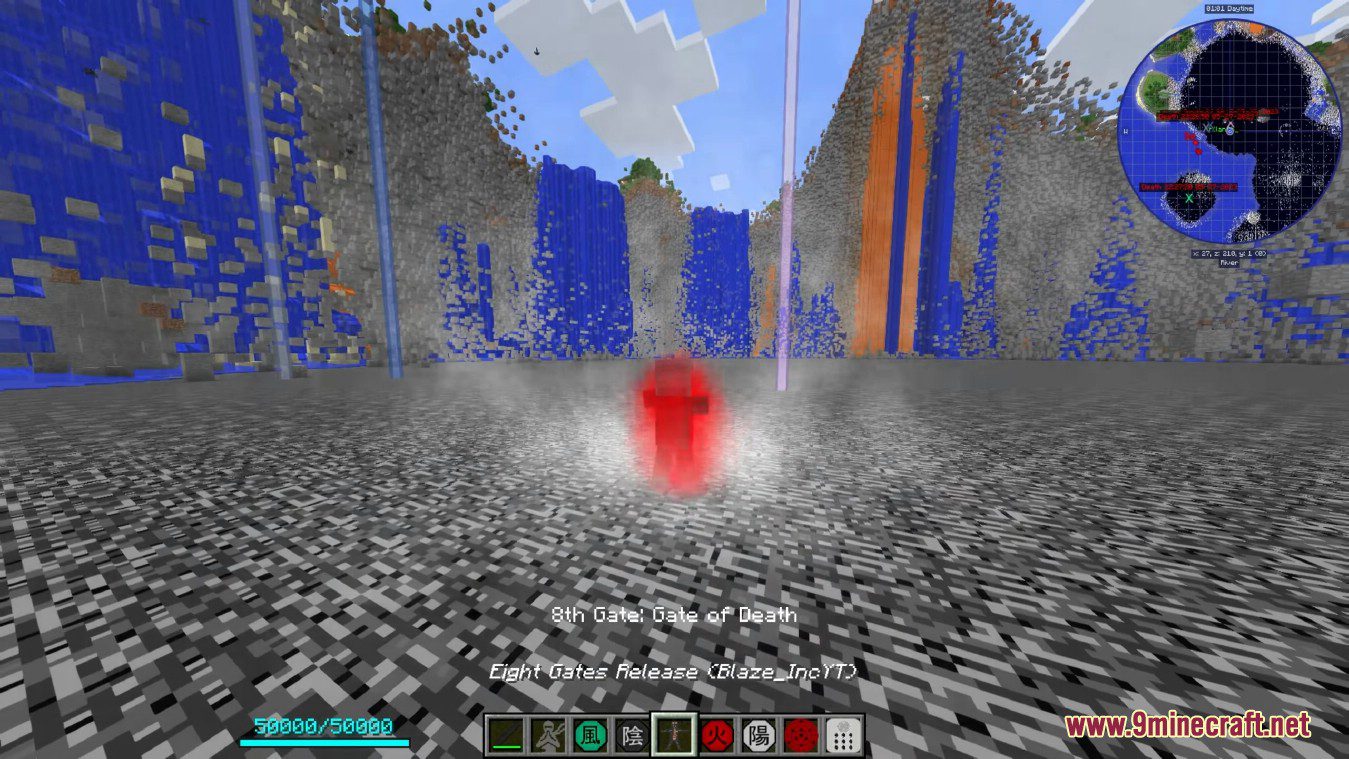1349x759 pixels.
Task: Click the green X death marker on map
Action: [1190, 200]
